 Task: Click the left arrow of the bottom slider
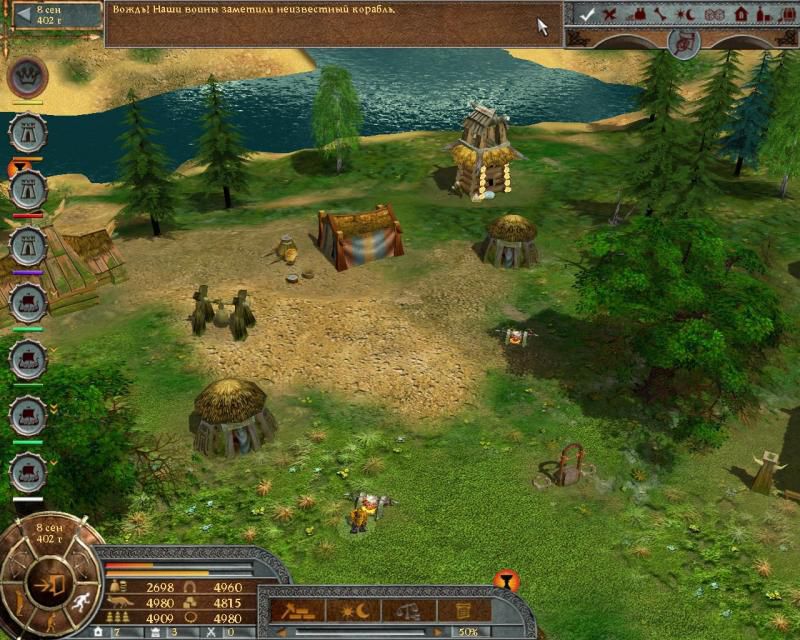click(282, 632)
